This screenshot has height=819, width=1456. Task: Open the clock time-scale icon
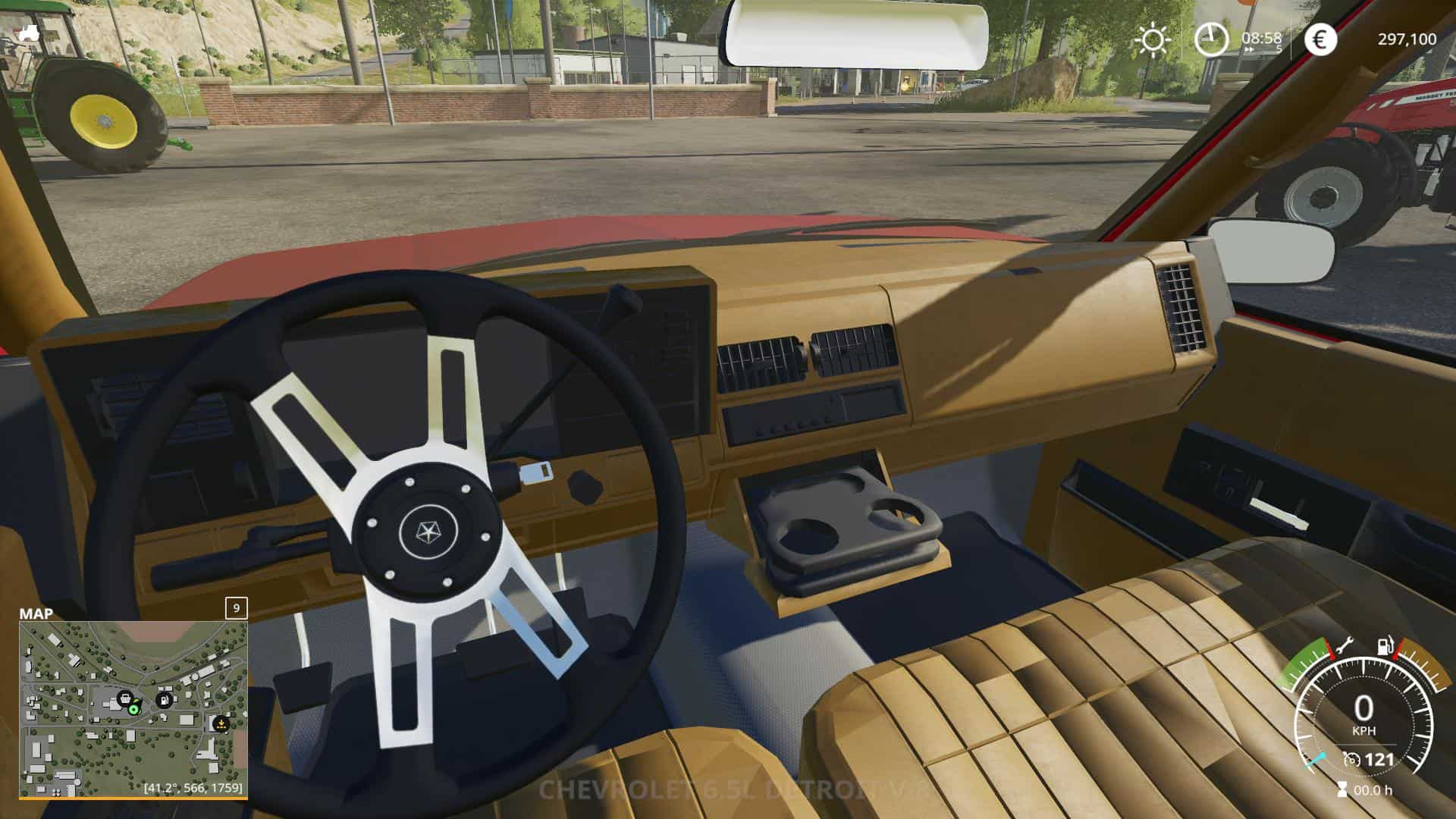(x=1211, y=39)
